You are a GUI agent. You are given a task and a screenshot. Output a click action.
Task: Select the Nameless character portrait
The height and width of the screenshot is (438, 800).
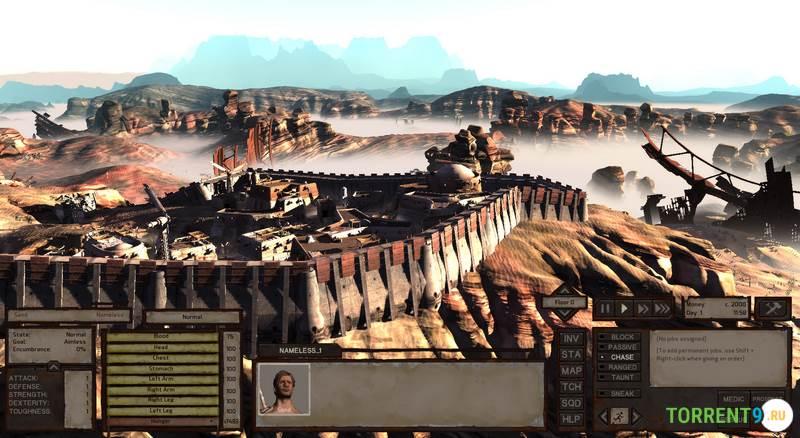tap(283, 388)
